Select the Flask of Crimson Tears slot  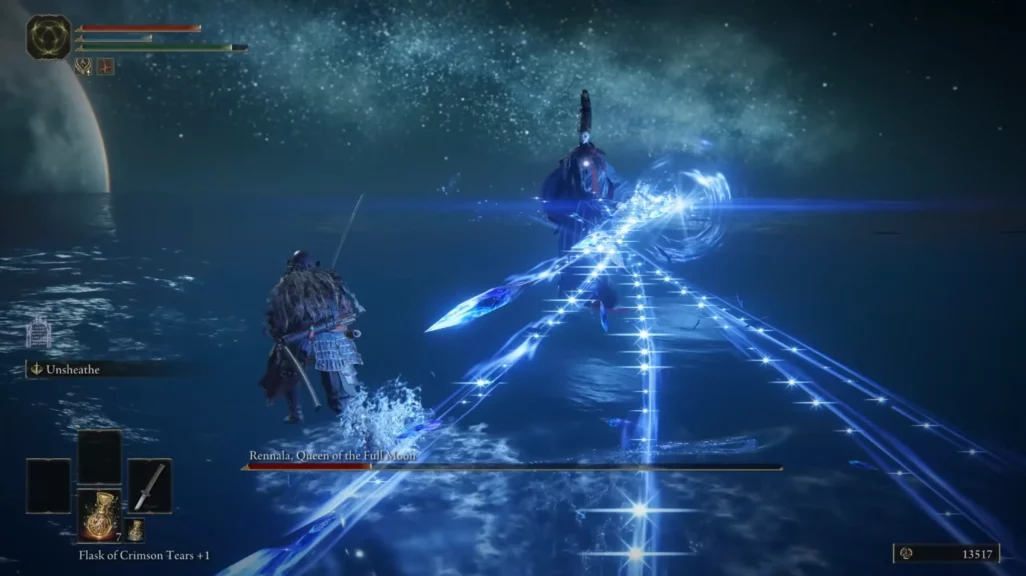click(x=100, y=514)
